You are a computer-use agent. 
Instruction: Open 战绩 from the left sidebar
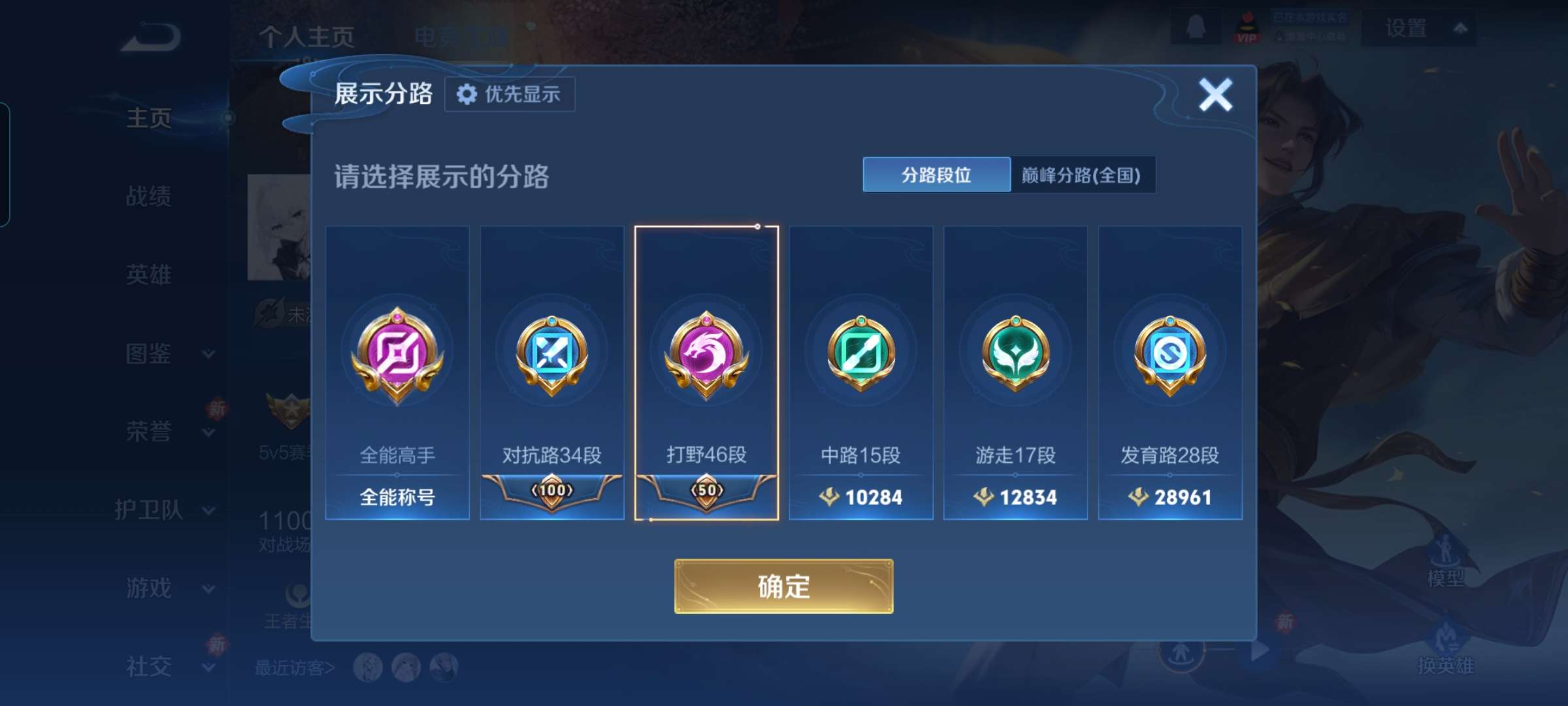point(148,197)
